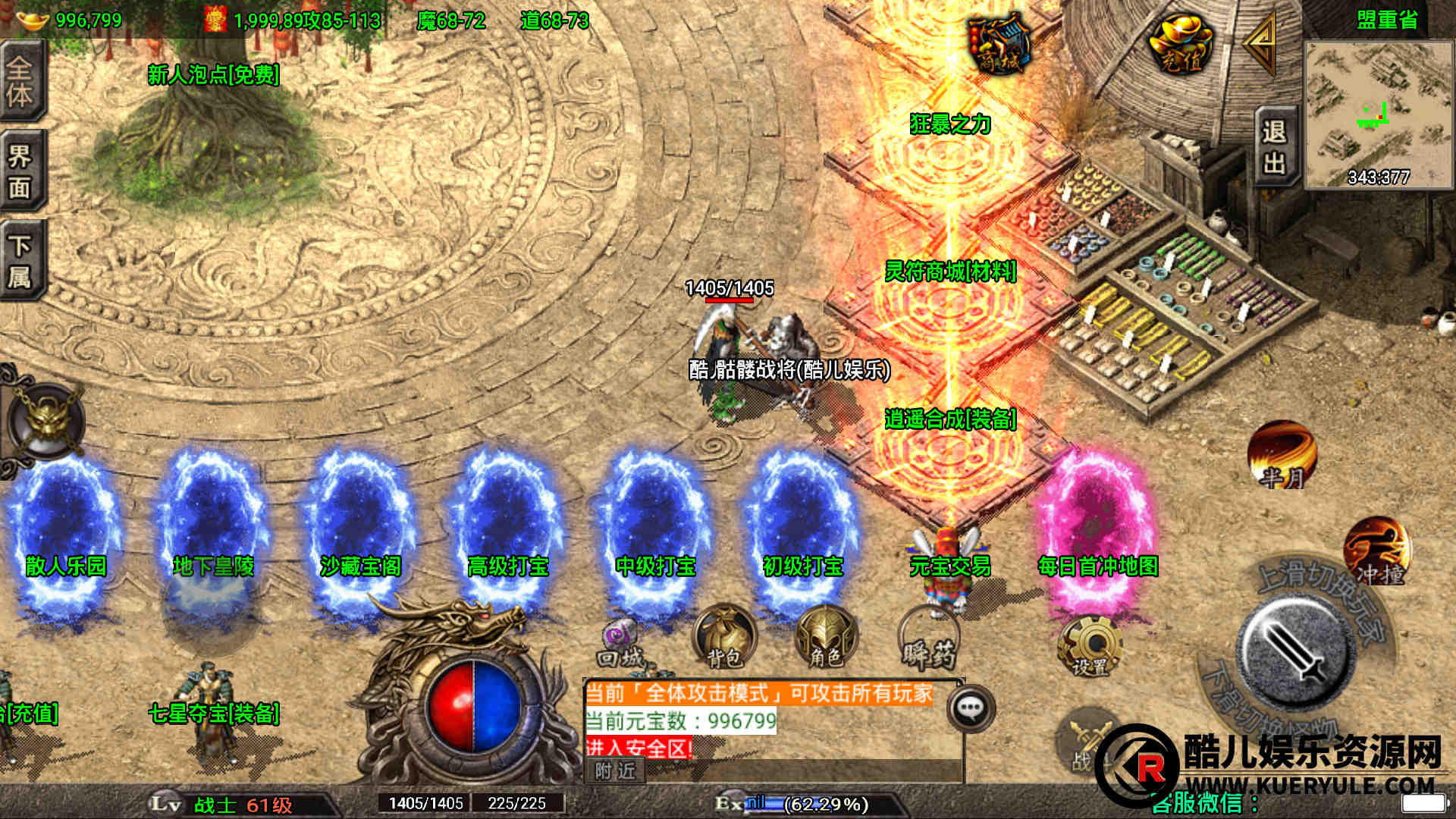Select the 下属 subordinate button

pos(21,260)
